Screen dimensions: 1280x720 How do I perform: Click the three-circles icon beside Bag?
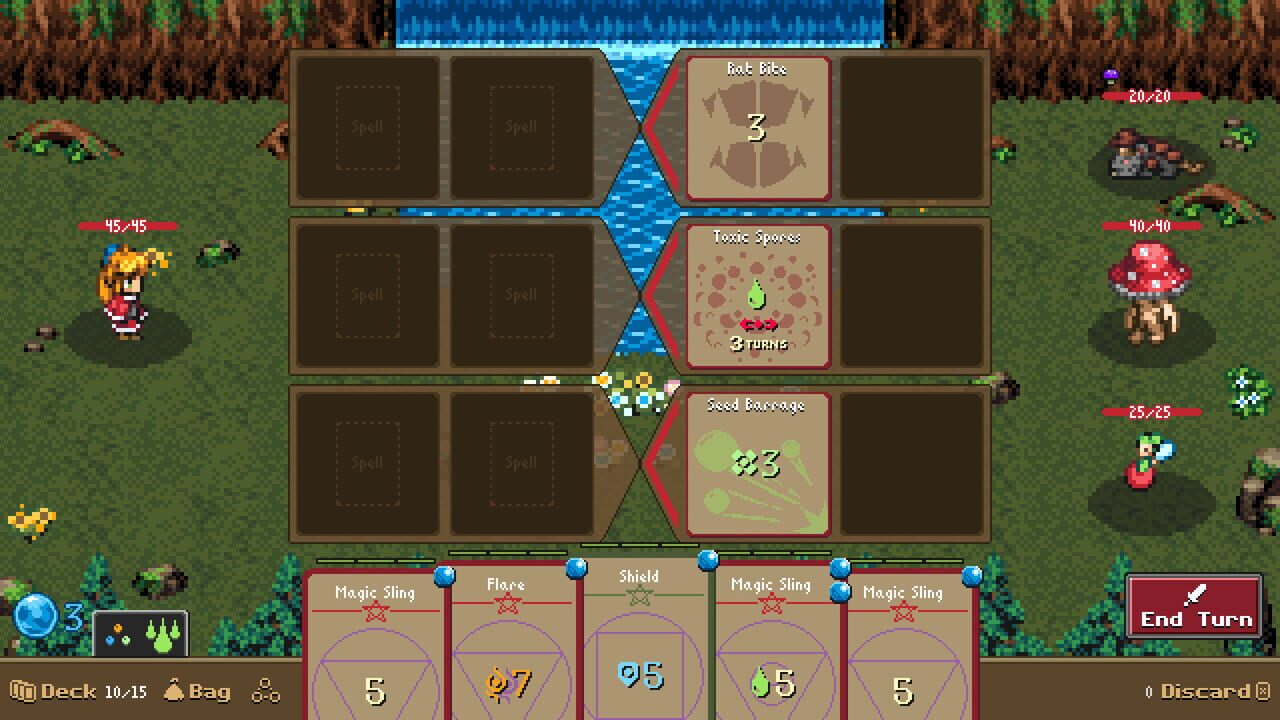(x=266, y=692)
